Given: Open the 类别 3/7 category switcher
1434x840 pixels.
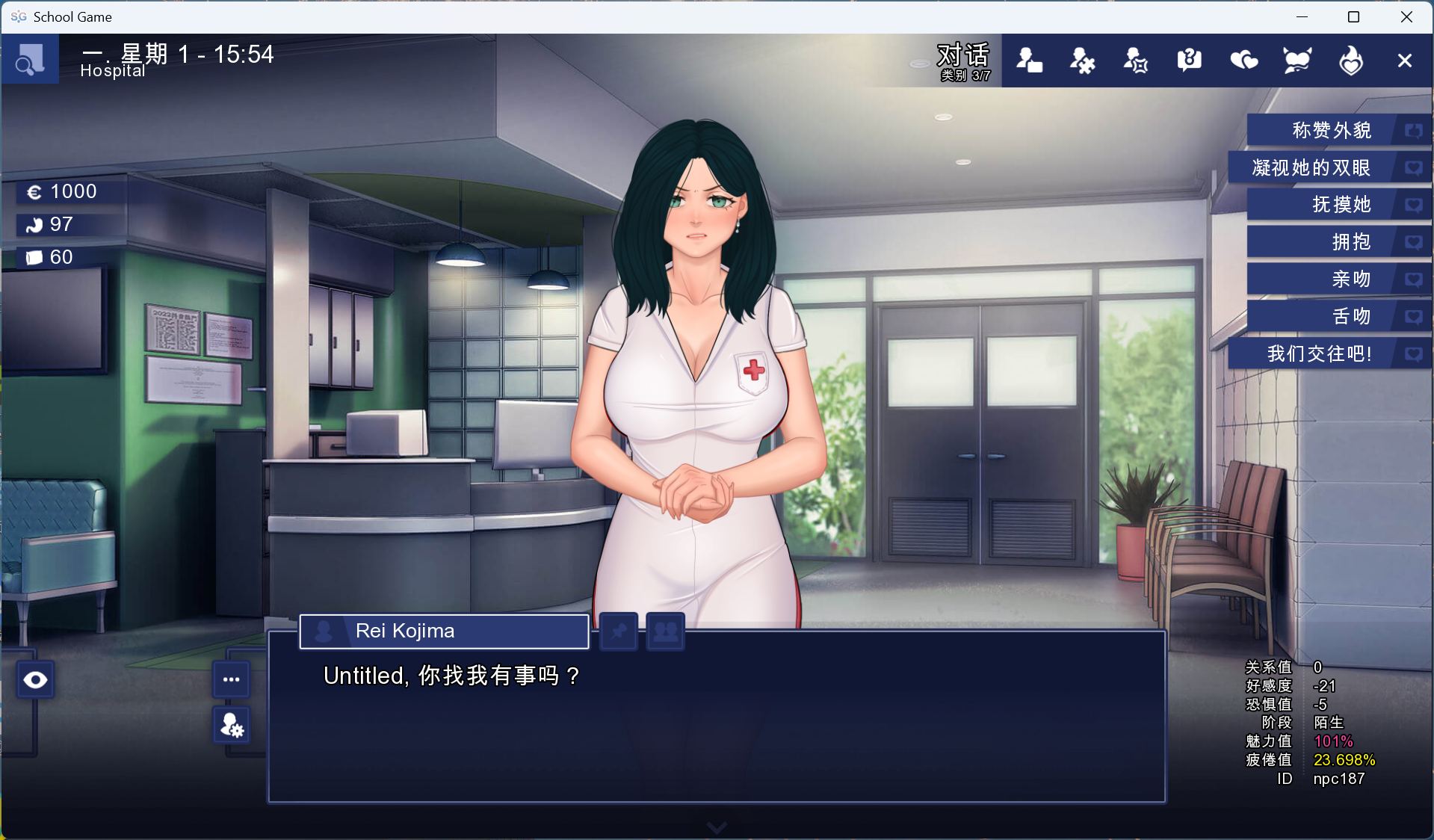Looking at the screenshot, I should tap(964, 75).
